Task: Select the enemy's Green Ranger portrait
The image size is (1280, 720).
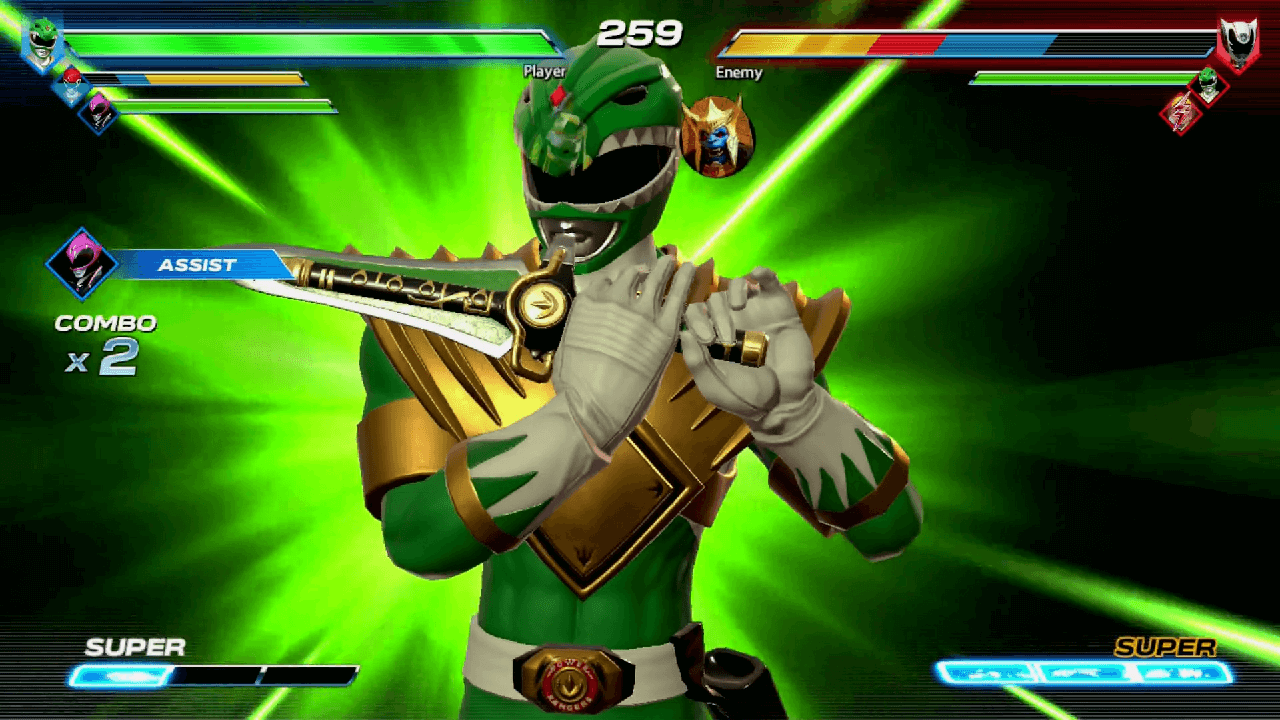Action: 1208,83
